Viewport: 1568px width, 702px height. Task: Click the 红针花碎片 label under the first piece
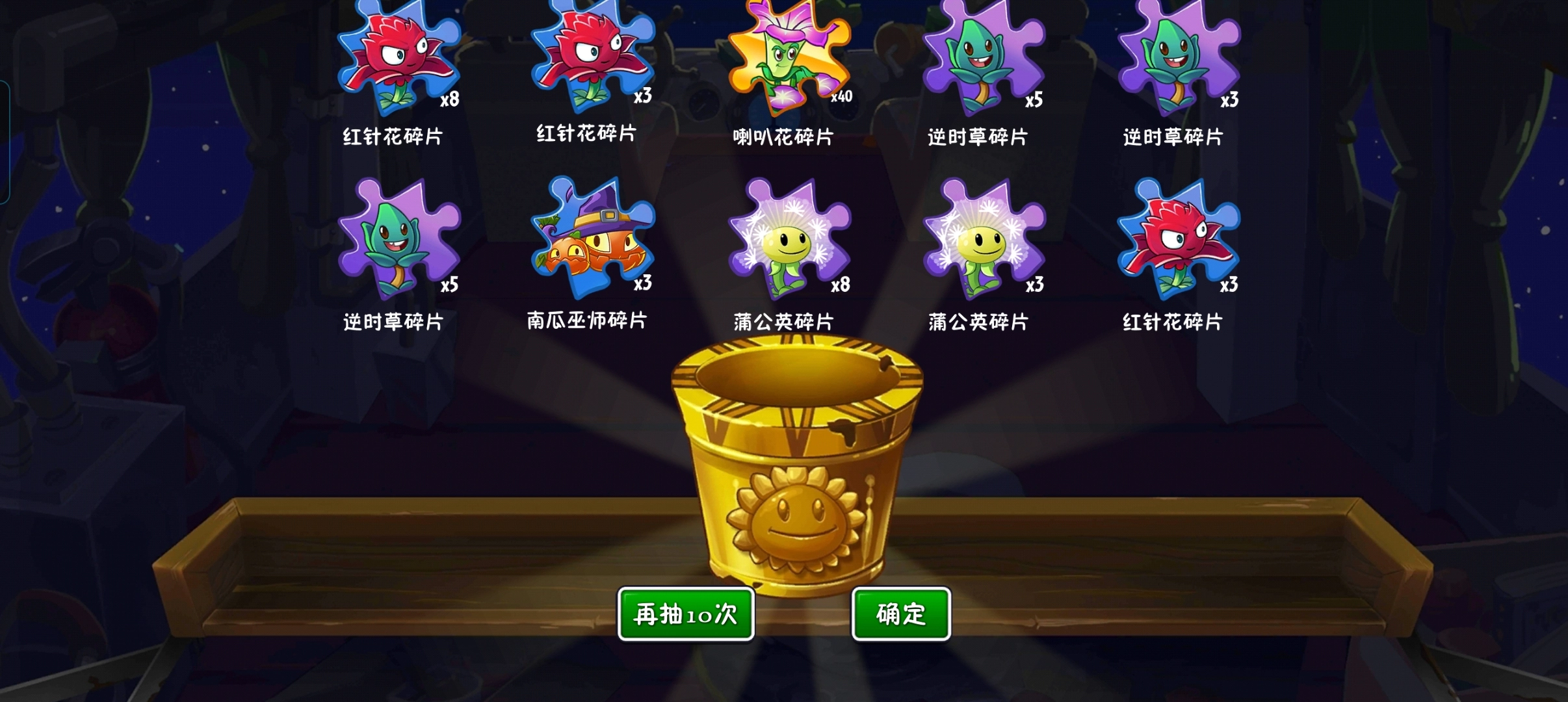395,137
